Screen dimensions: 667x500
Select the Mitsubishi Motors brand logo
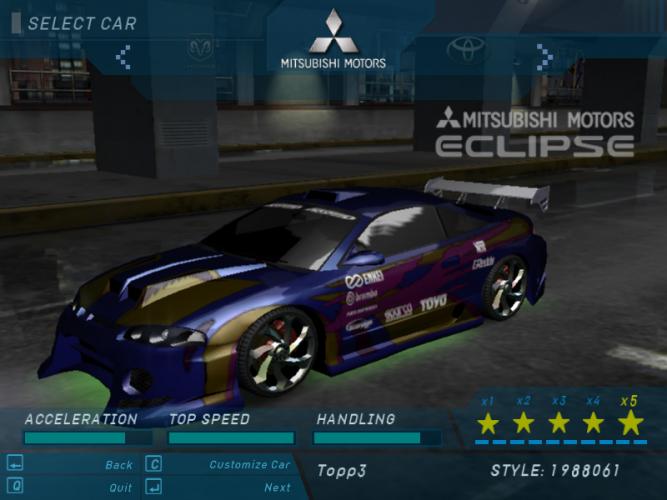tap(333, 40)
